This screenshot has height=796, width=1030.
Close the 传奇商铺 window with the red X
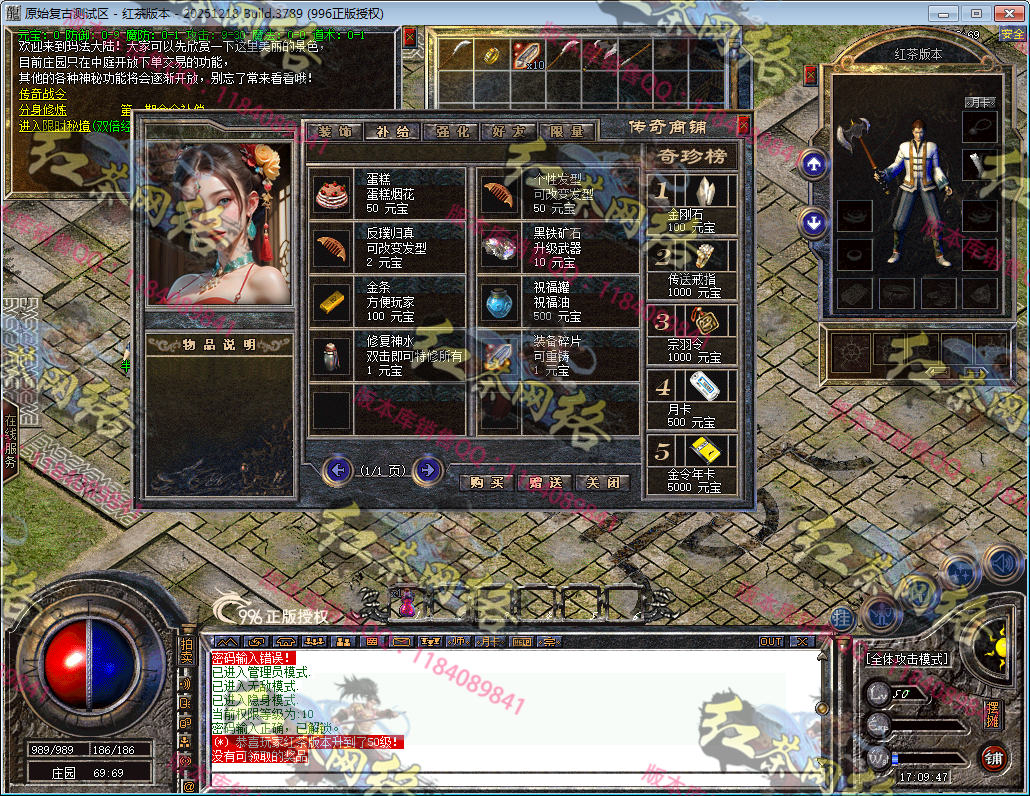click(742, 125)
